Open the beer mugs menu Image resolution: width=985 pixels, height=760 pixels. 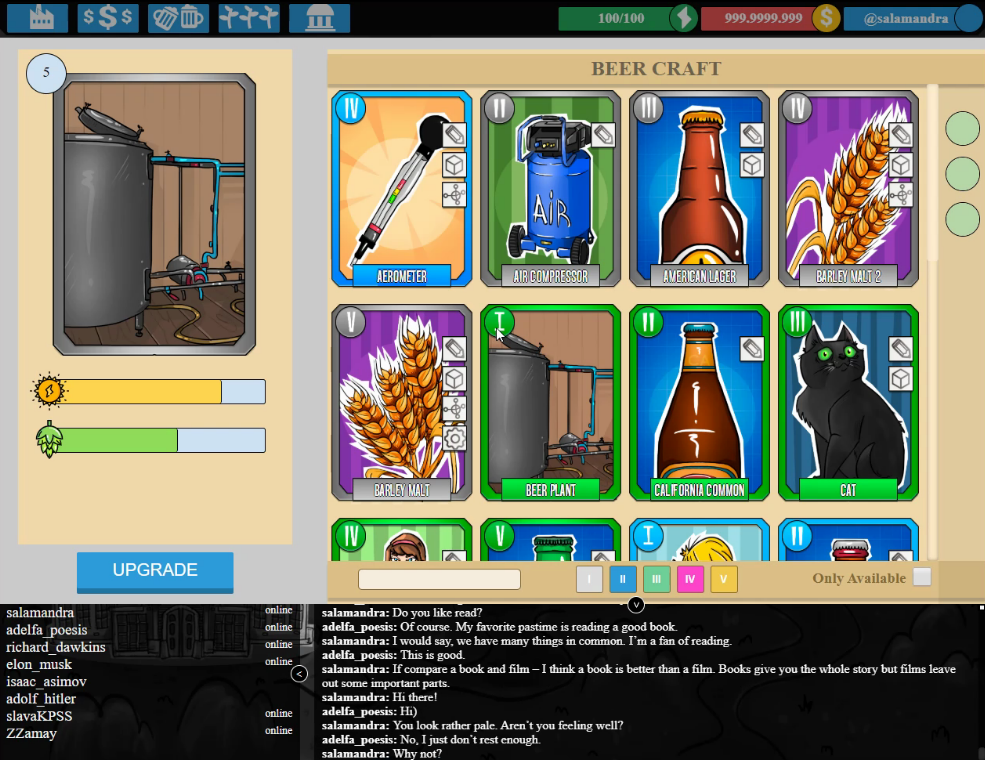[x=178, y=18]
